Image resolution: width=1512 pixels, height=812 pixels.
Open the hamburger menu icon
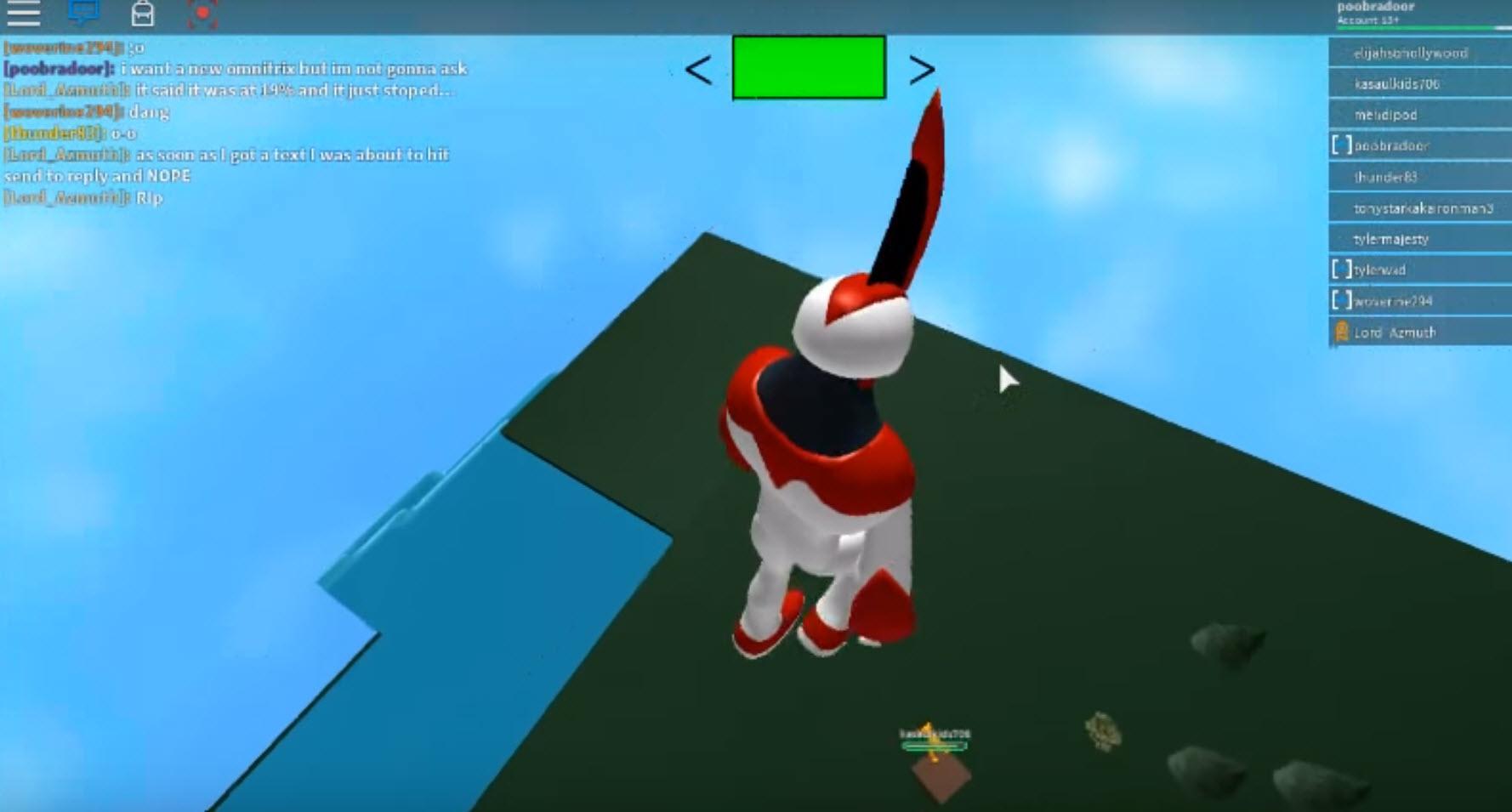[26, 14]
